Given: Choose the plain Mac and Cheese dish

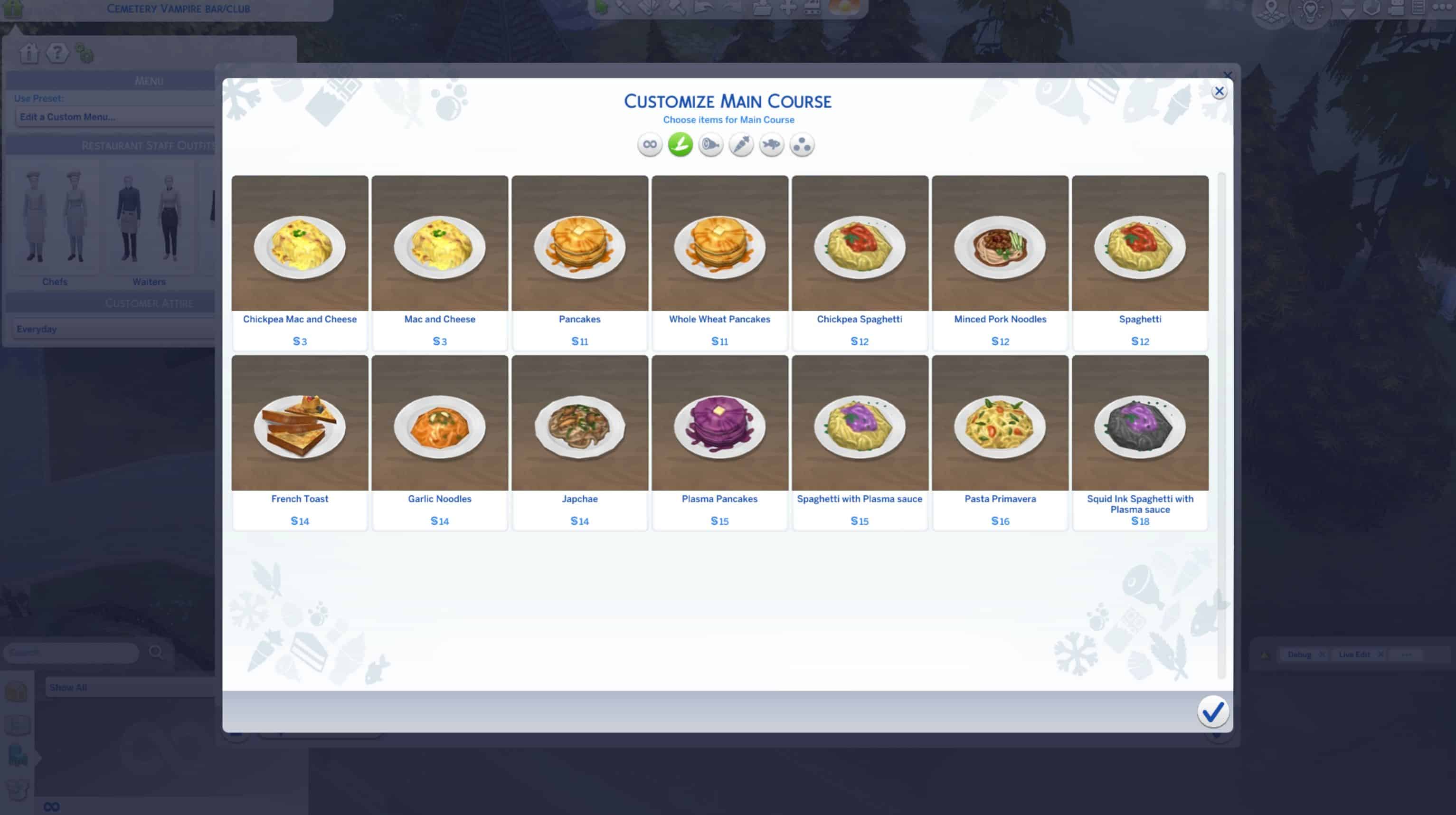Looking at the screenshot, I should click(x=440, y=249).
